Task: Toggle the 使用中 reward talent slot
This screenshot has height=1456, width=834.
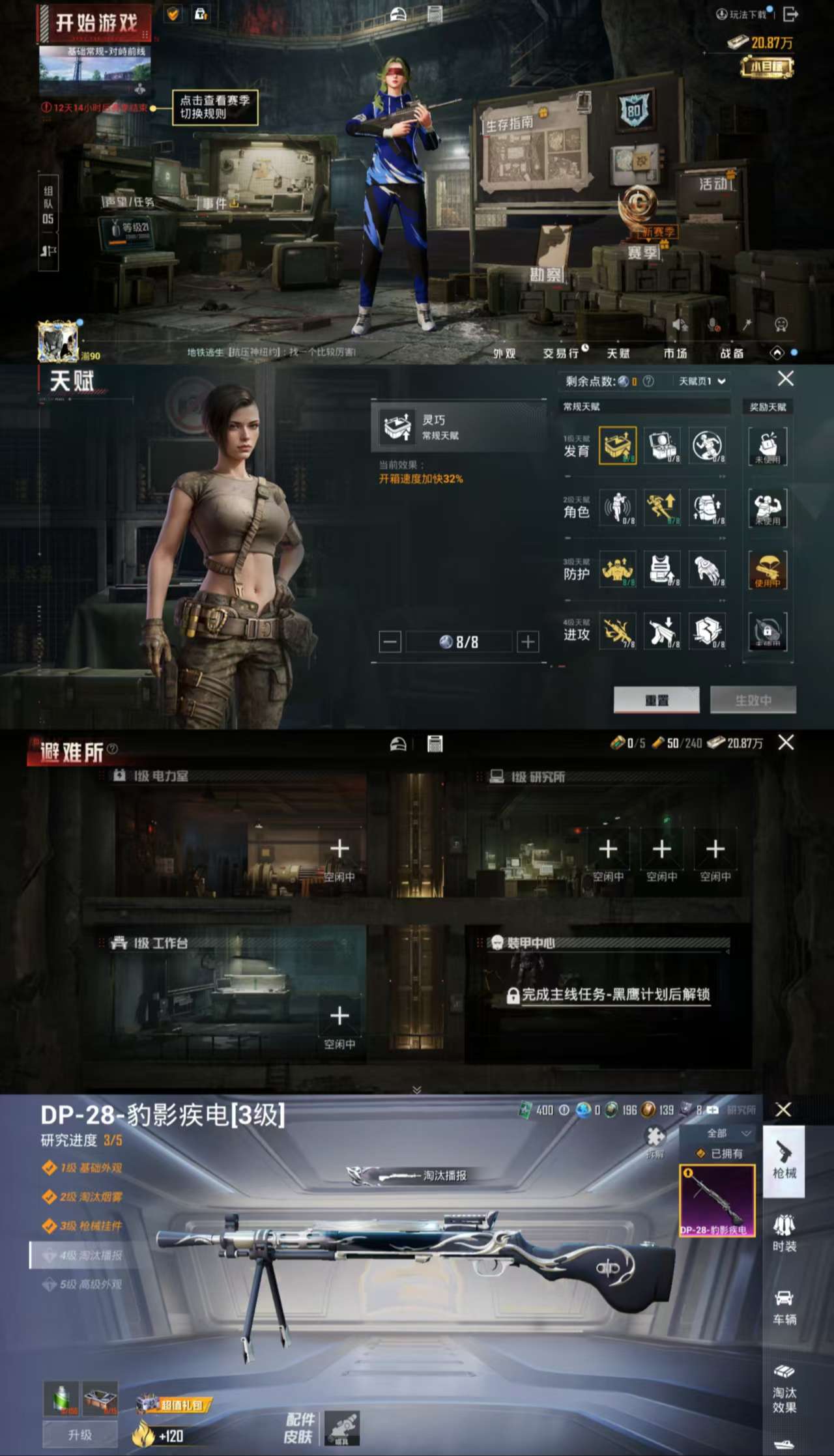Action: click(769, 570)
